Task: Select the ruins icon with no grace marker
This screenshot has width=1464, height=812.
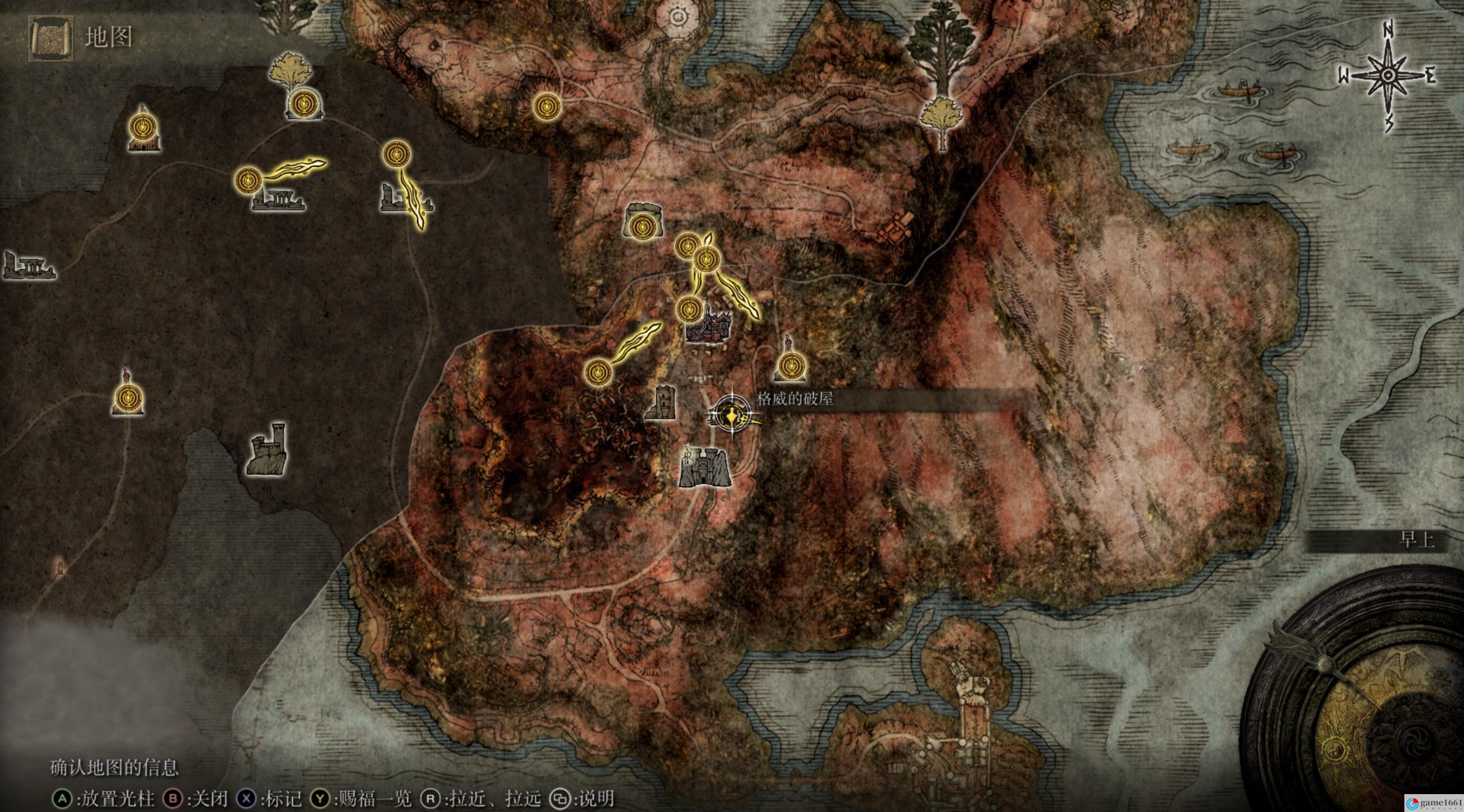Action: [28, 266]
